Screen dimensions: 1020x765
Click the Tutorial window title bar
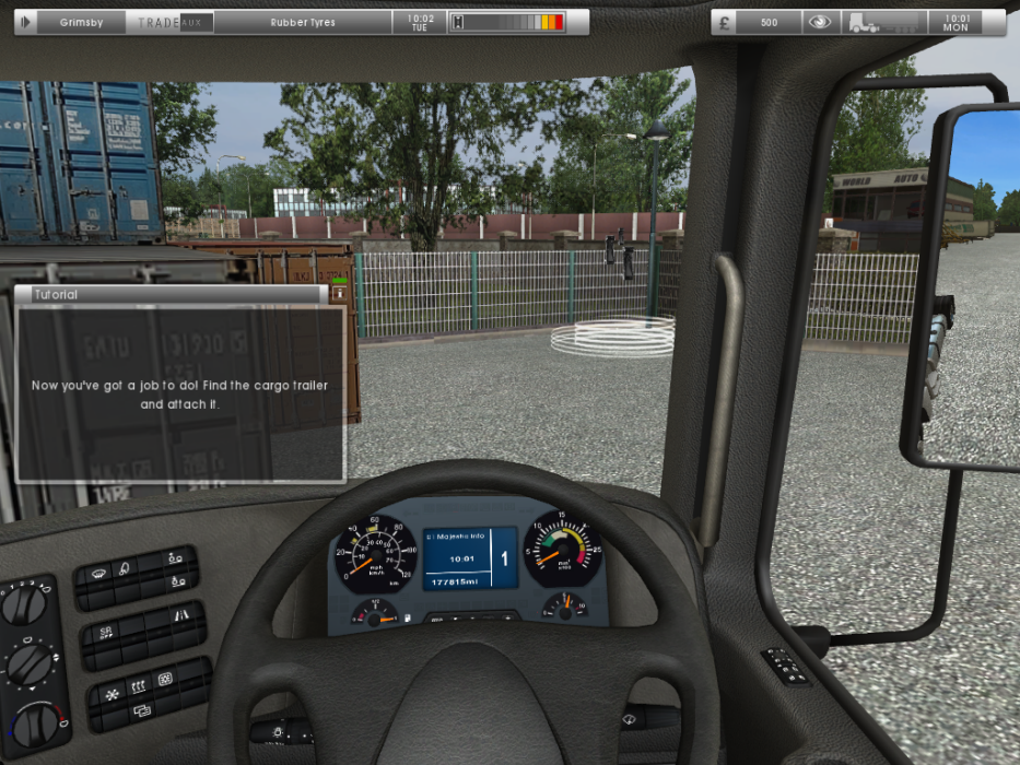[170, 294]
